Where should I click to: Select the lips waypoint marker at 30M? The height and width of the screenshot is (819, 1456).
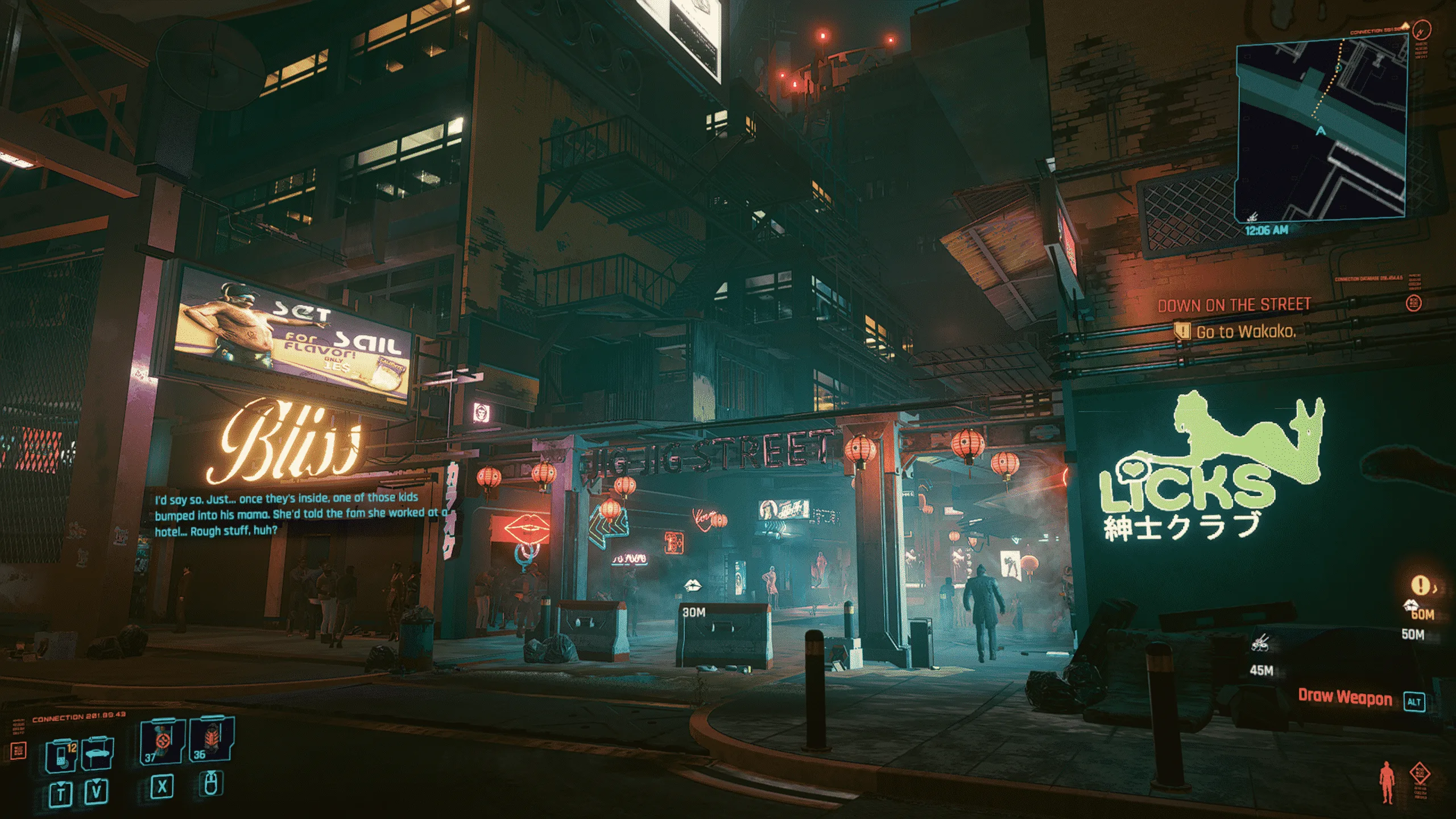(x=692, y=586)
